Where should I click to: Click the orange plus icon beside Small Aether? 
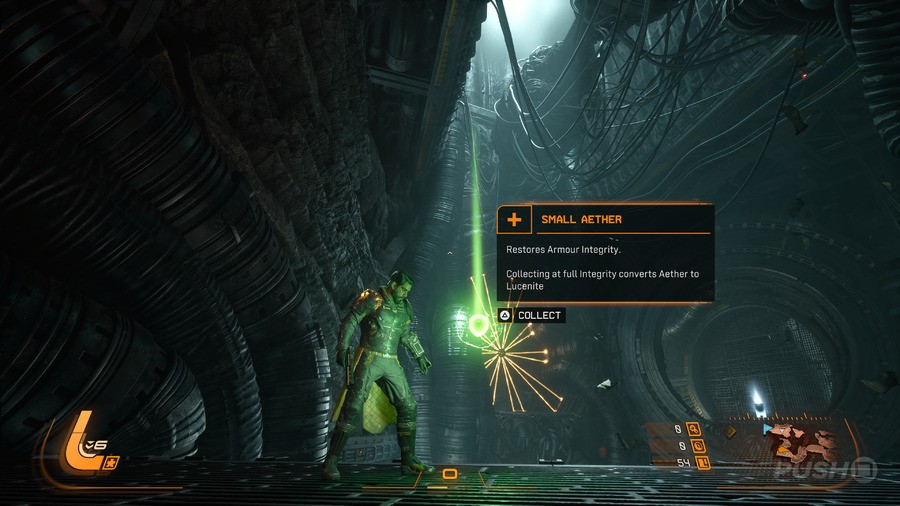514,220
